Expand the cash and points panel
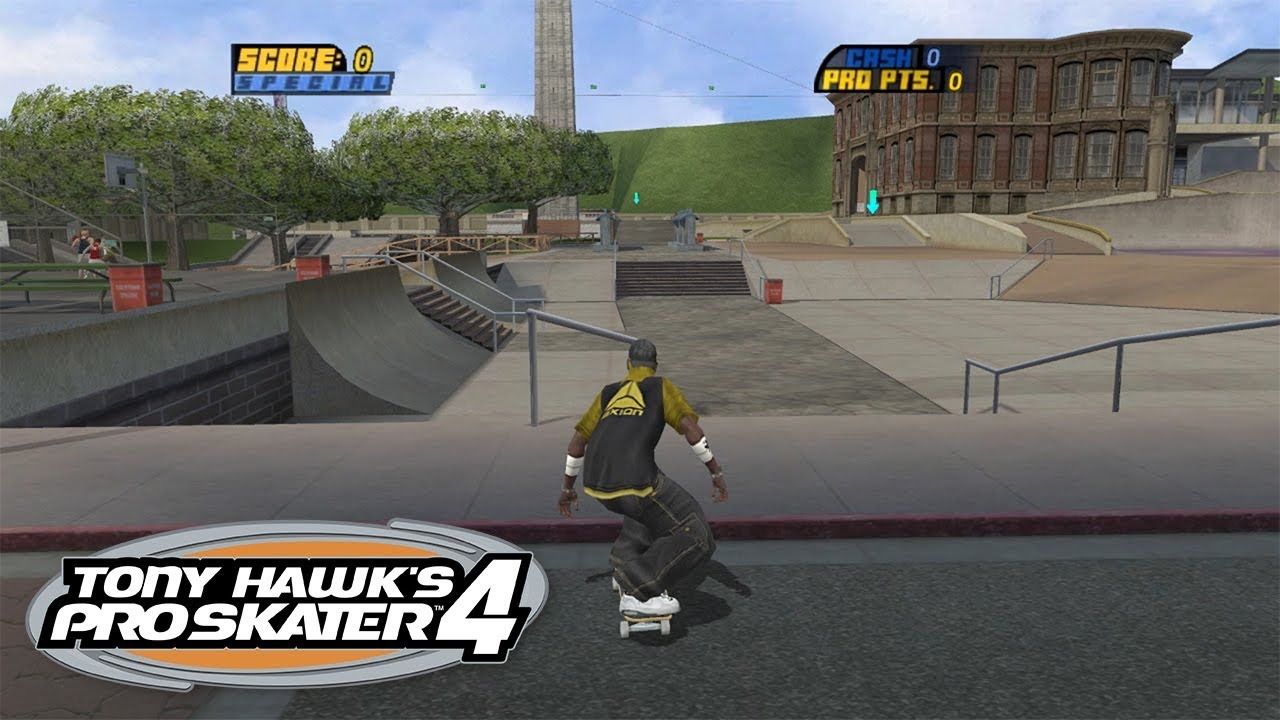The image size is (1280, 720). coord(895,65)
